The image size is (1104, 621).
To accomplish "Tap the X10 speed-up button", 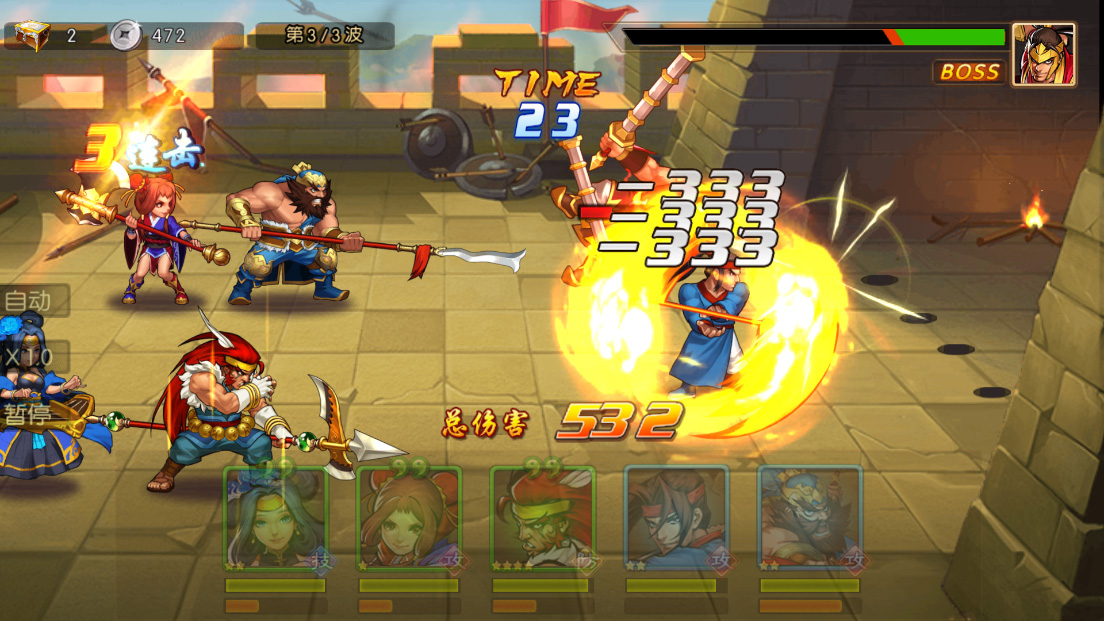I will click(x=30, y=356).
